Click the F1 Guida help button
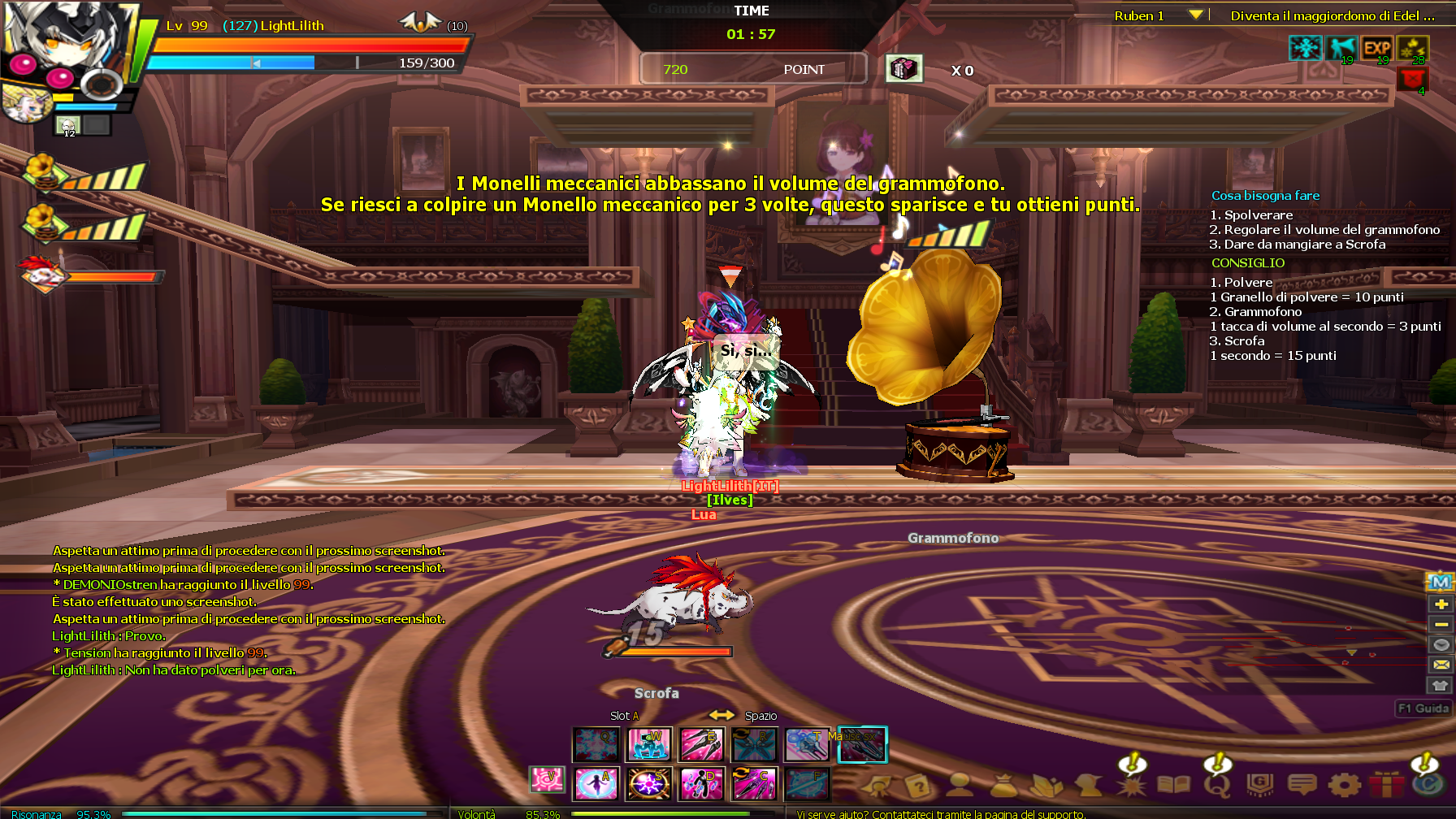Viewport: 1456px width, 819px height. (x=1423, y=708)
